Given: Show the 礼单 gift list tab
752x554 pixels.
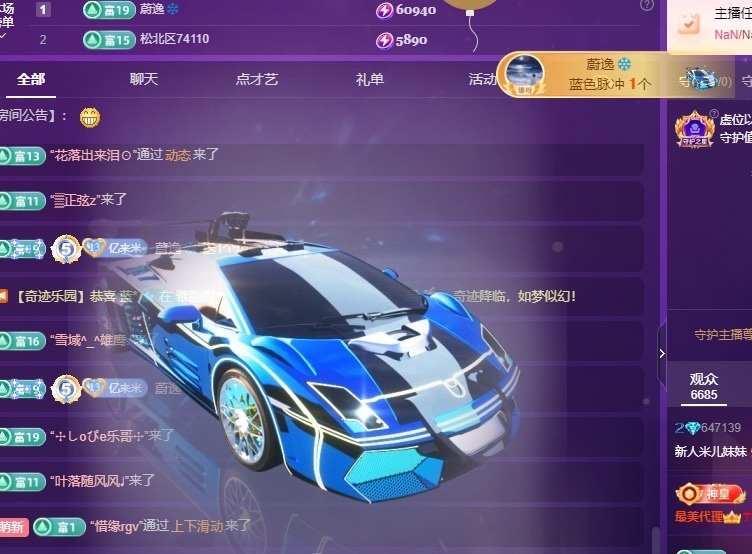Looking at the screenshot, I should click(x=369, y=79).
